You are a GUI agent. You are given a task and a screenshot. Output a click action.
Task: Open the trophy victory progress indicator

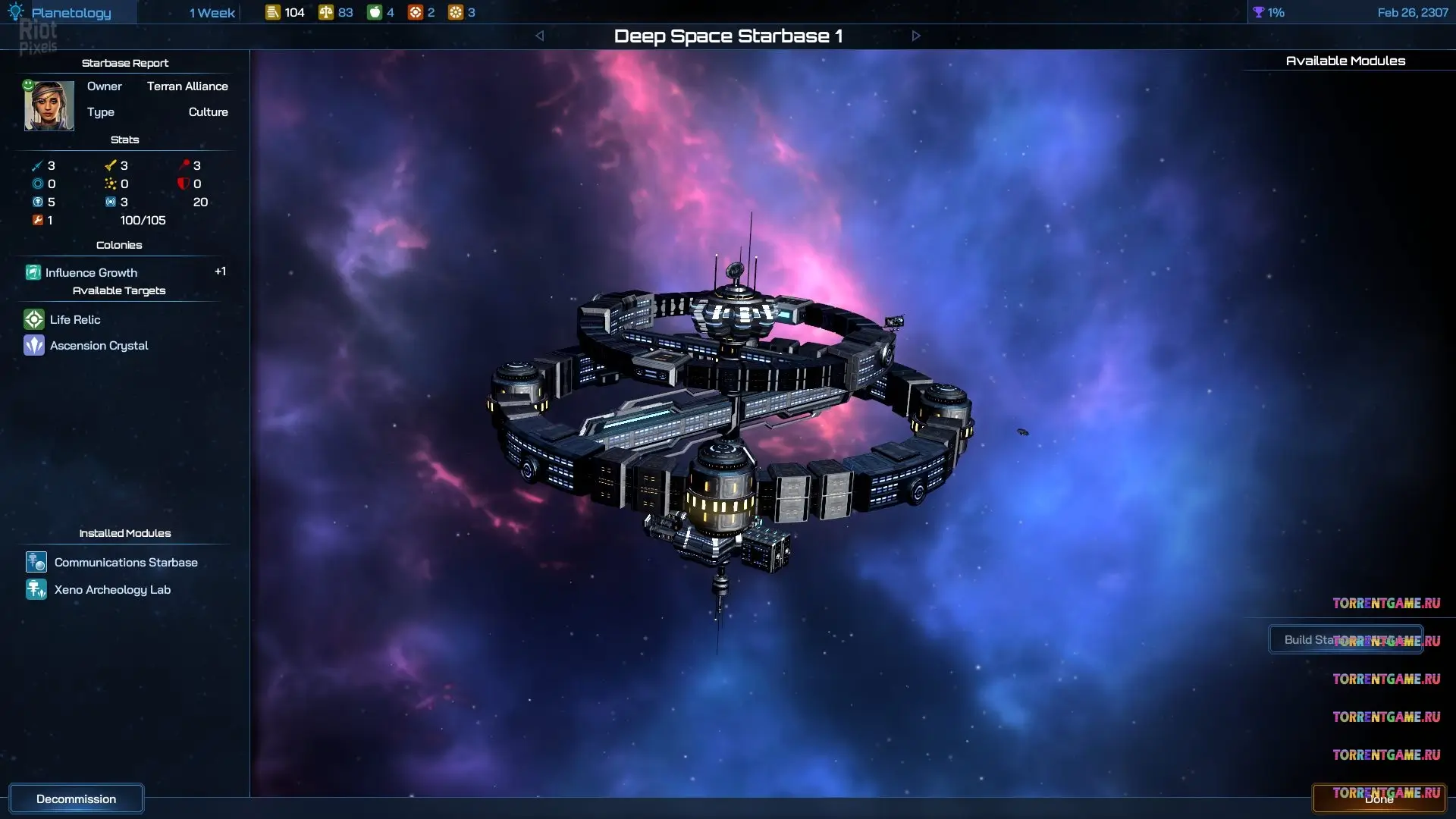[1269, 13]
